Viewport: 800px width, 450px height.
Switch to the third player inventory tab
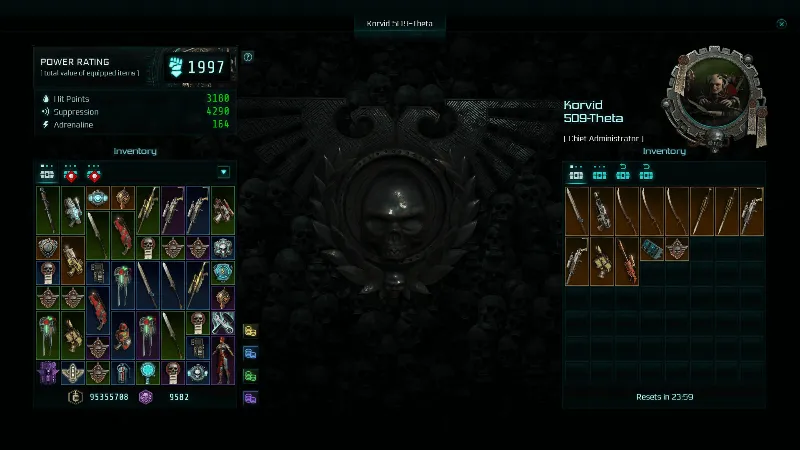[x=94, y=172]
